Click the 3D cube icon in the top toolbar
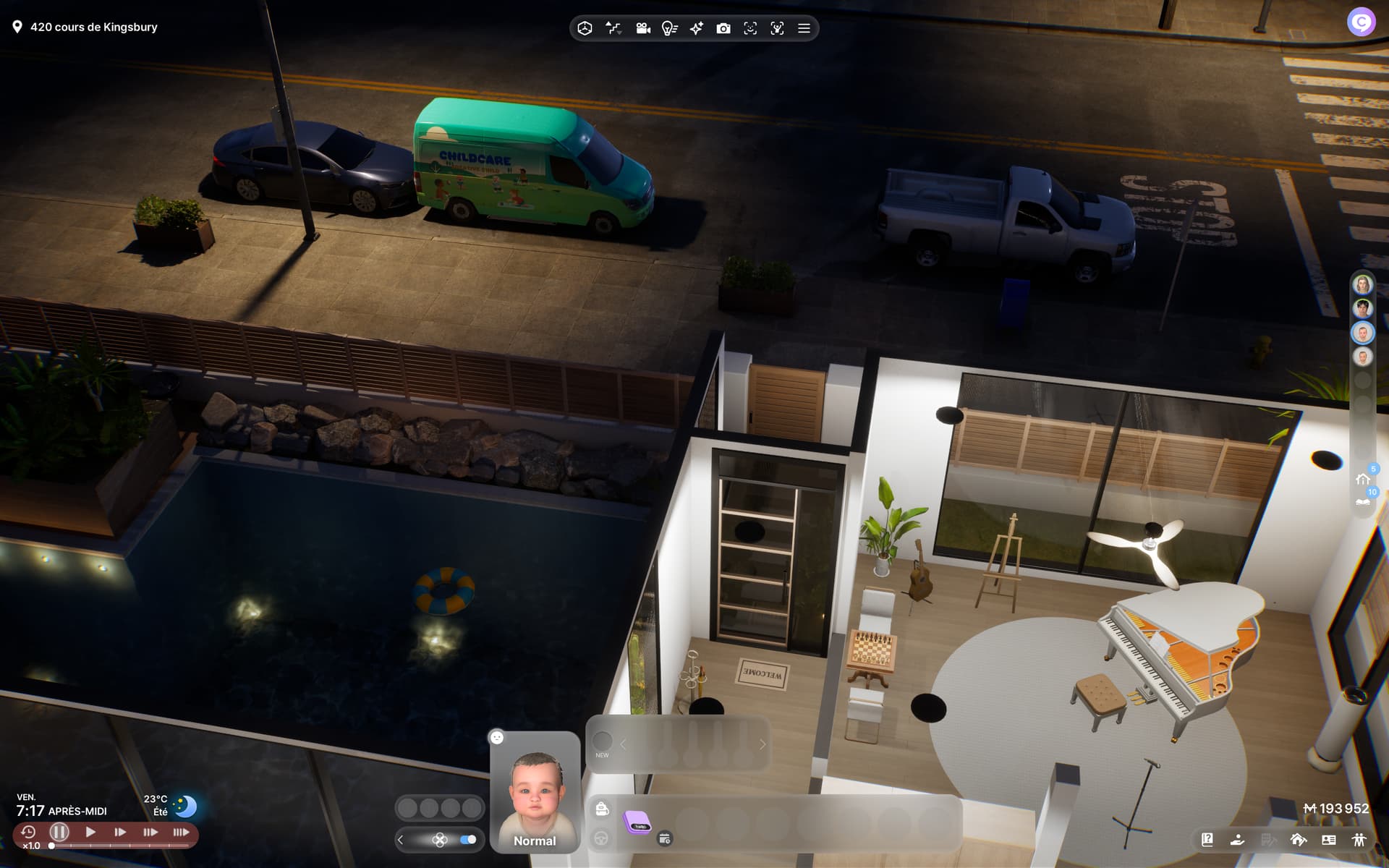This screenshot has height=868, width=1389. pyautogui.click(x=585, y=28)
